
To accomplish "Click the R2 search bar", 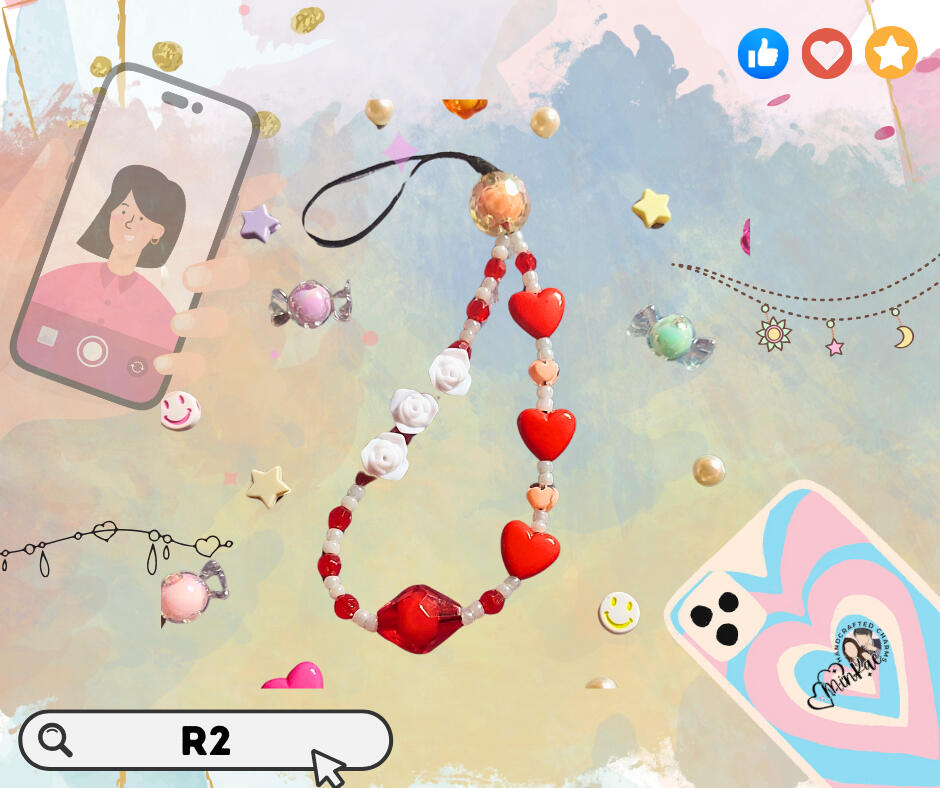I will [x=205, y=741].
